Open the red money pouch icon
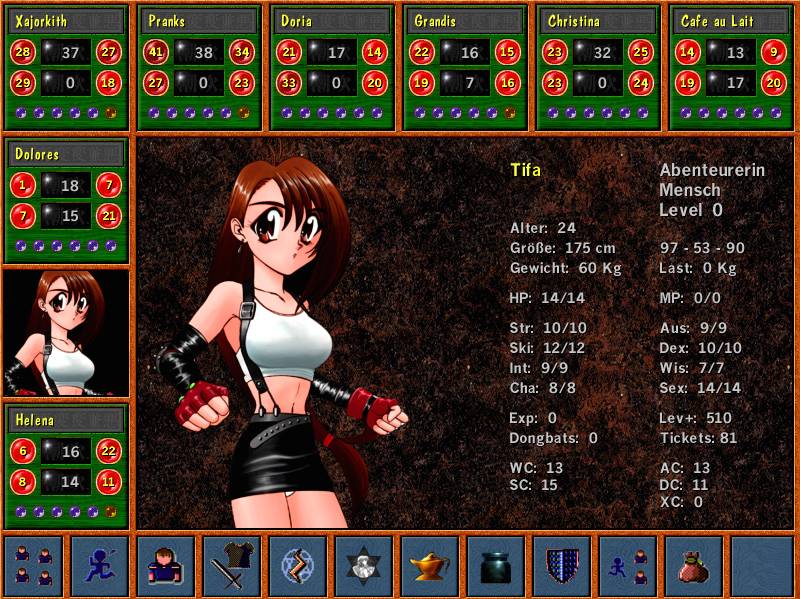The image size is (800, 599). [x=694, y=565]
